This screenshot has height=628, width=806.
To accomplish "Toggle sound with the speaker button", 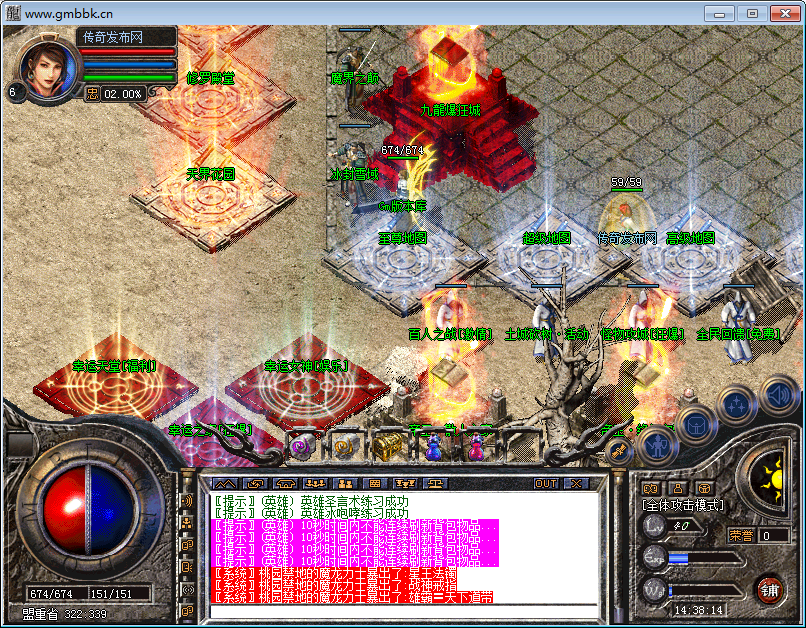I will 777,394.
